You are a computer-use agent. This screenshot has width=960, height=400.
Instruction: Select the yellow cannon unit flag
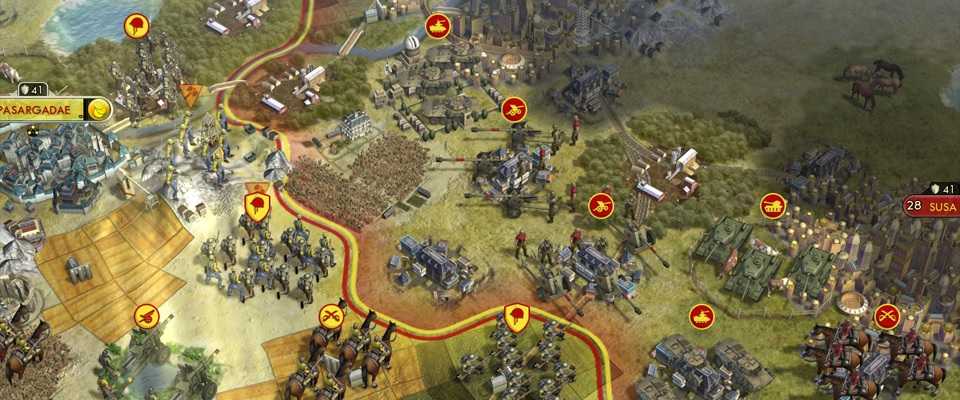click(x=146, y=316)
